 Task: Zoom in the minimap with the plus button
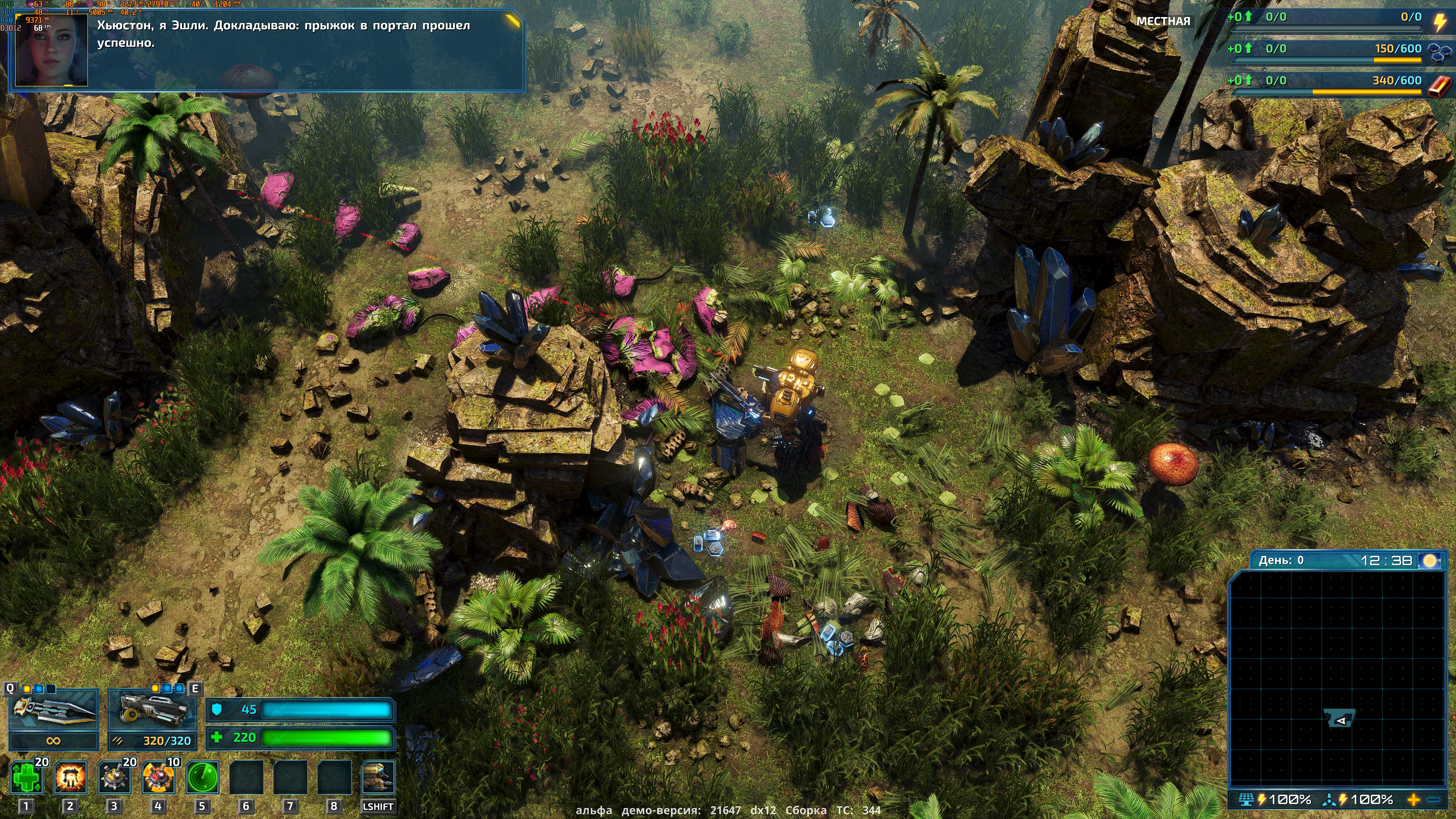tap(1414, 800)
